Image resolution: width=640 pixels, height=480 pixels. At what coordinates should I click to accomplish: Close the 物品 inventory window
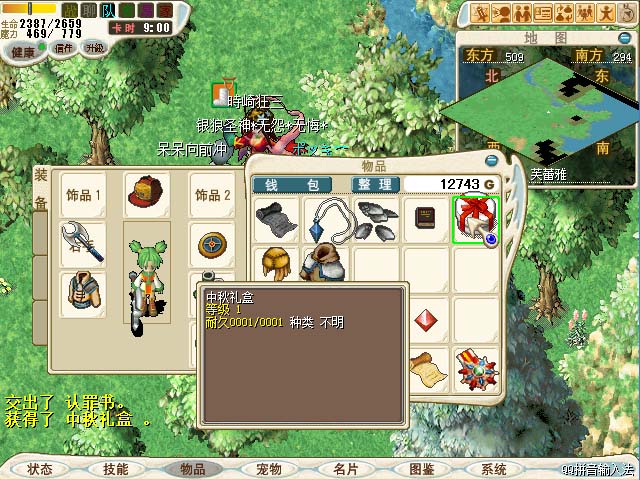pos(491,160)
